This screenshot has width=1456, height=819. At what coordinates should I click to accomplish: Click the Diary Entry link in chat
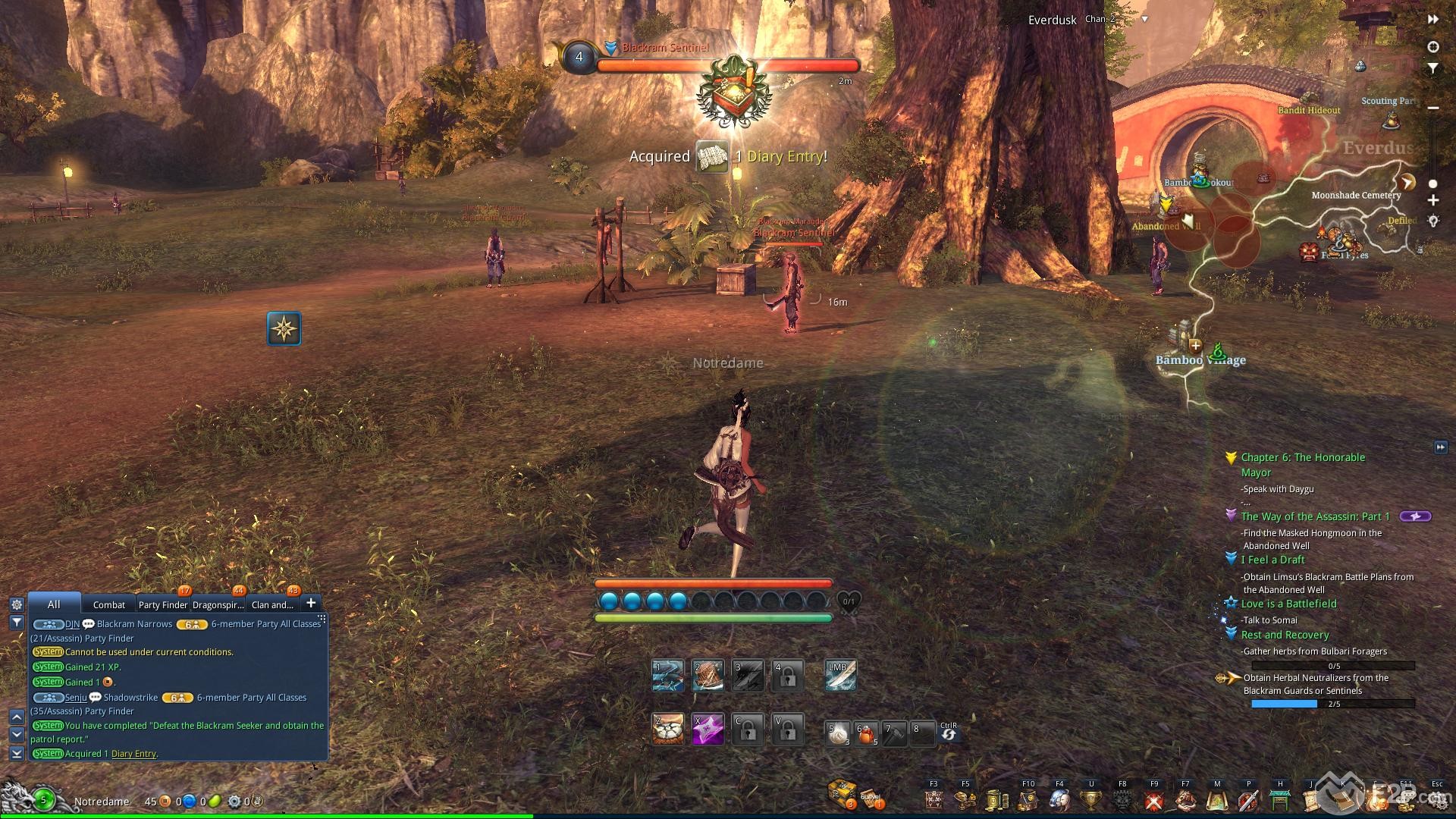(133, 754)
